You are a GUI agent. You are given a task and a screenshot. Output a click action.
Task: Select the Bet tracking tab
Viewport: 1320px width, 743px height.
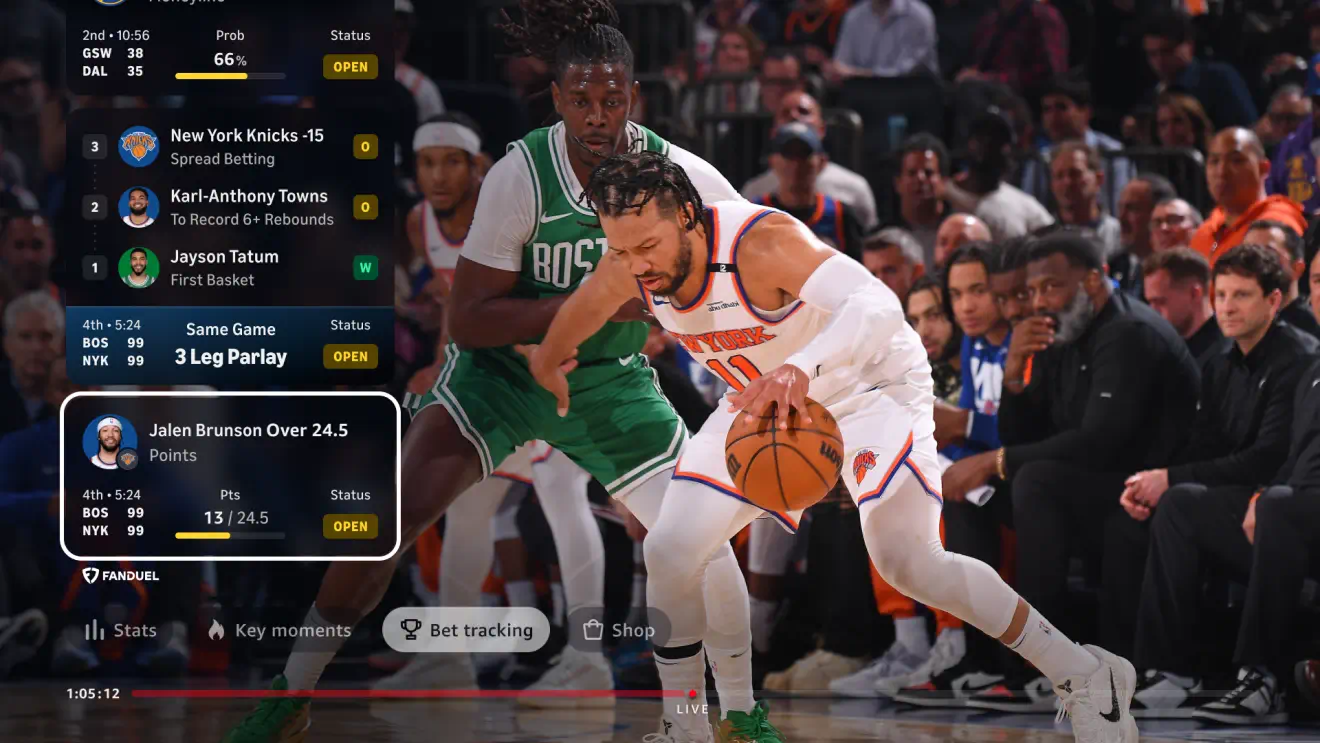[x=466, y=630]
